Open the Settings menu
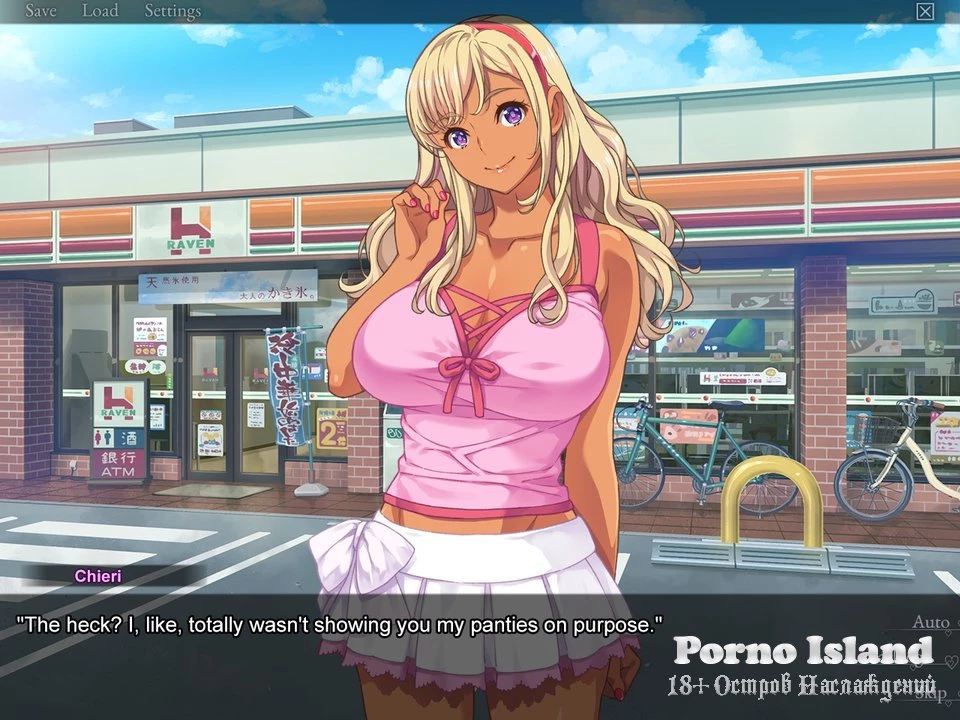The width and height of the screenshot is (960, 720). [x=172, y=12]
